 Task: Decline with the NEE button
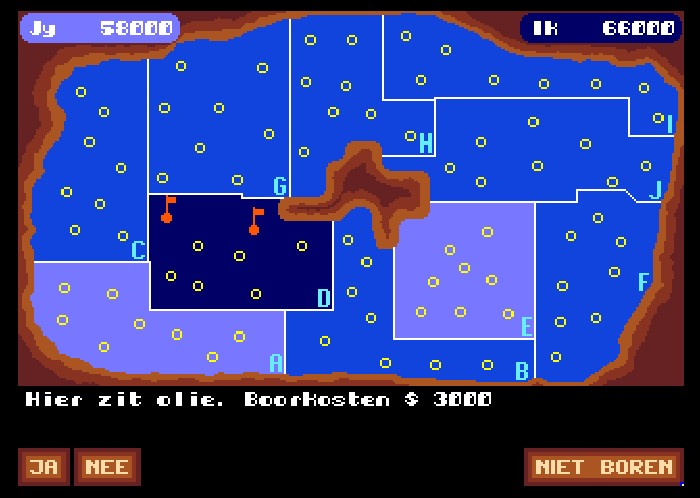click(x=106, y=467)
